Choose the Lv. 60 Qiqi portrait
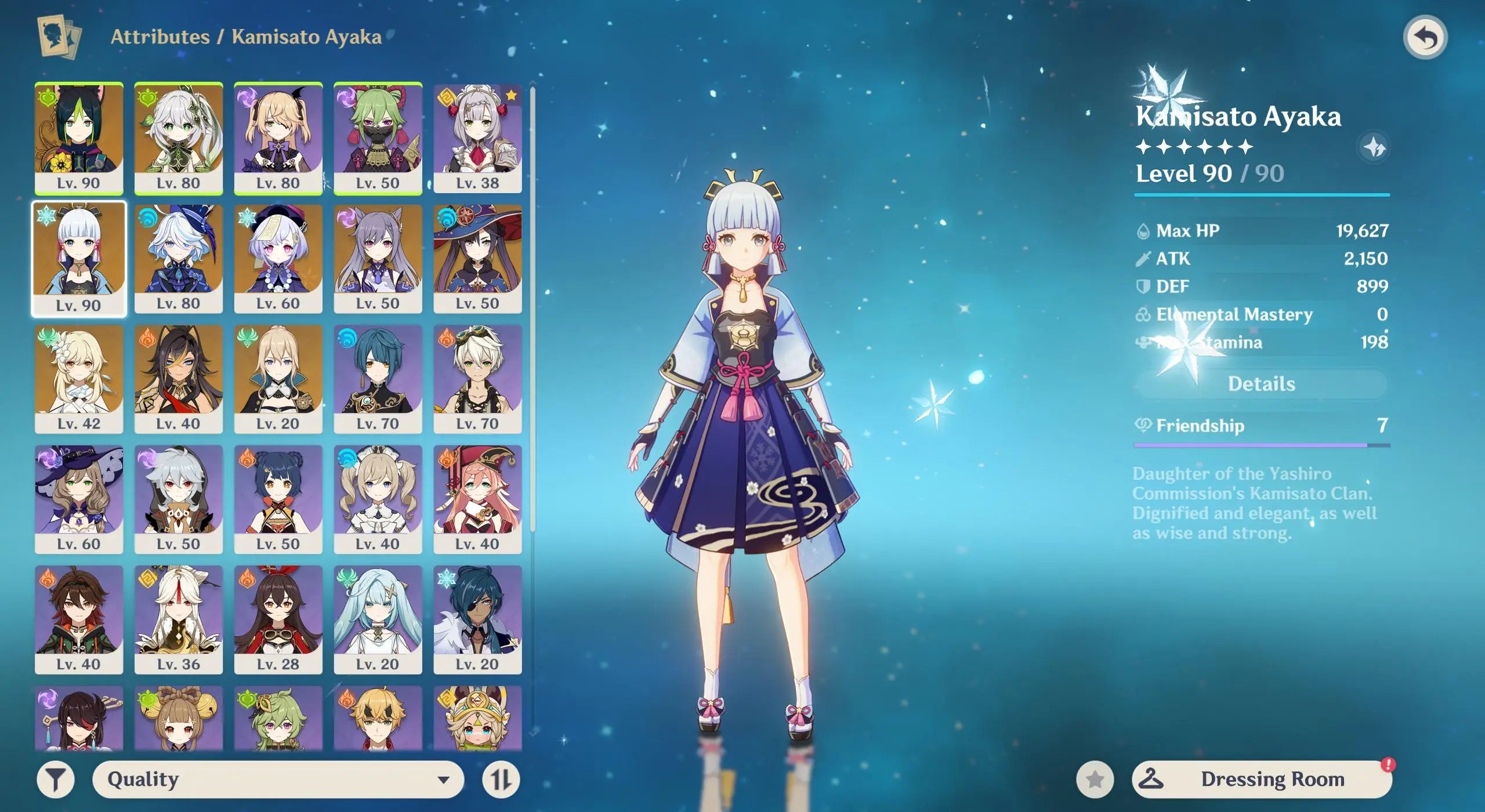This screenshot has width=1485, height=812. coord(278,258)
